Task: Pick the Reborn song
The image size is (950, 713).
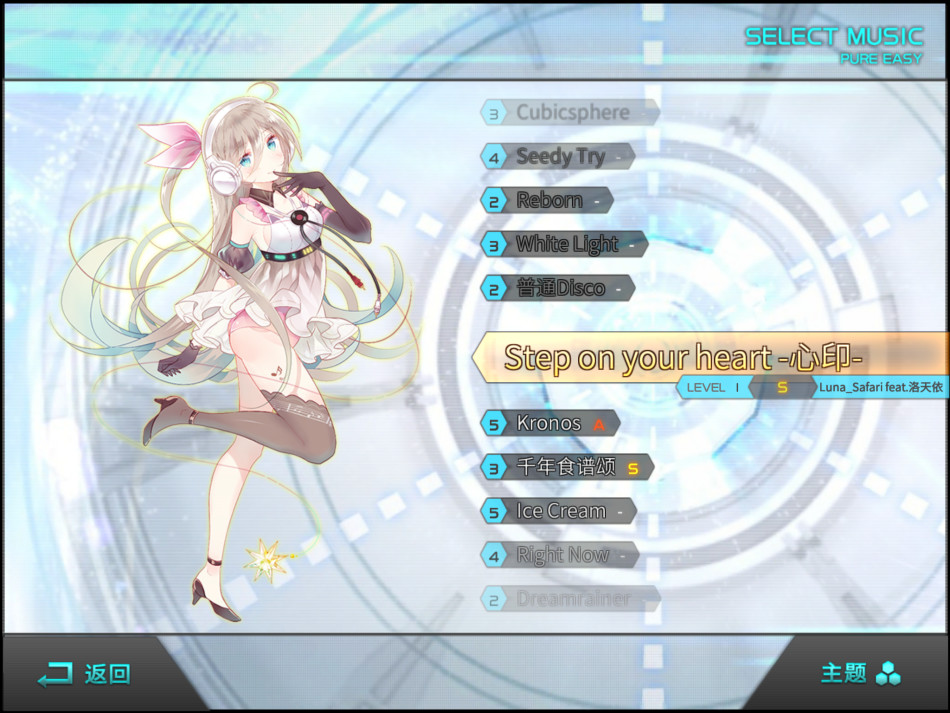Action: pos(548,200)
